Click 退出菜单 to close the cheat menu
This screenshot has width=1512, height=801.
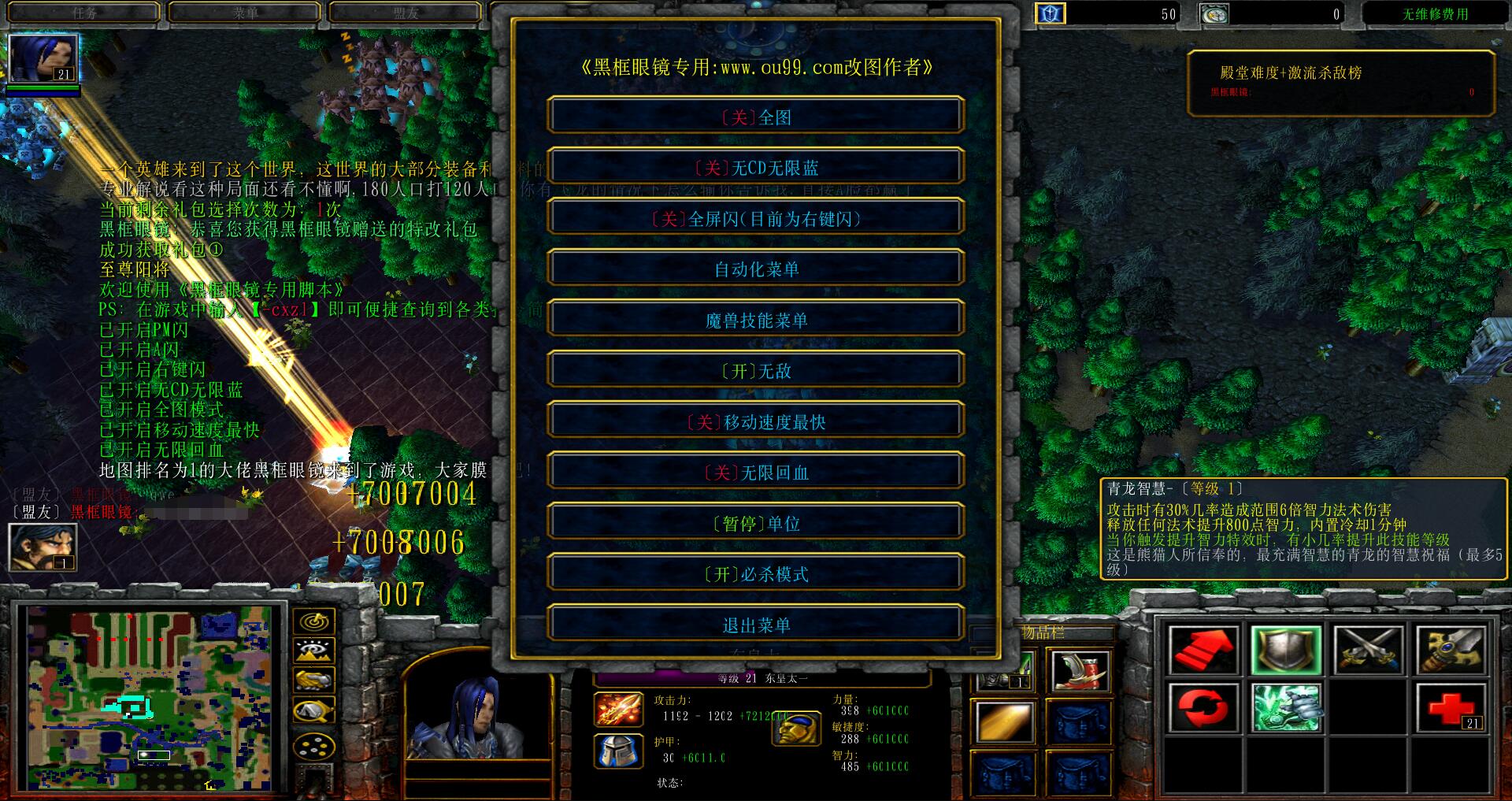756,624
